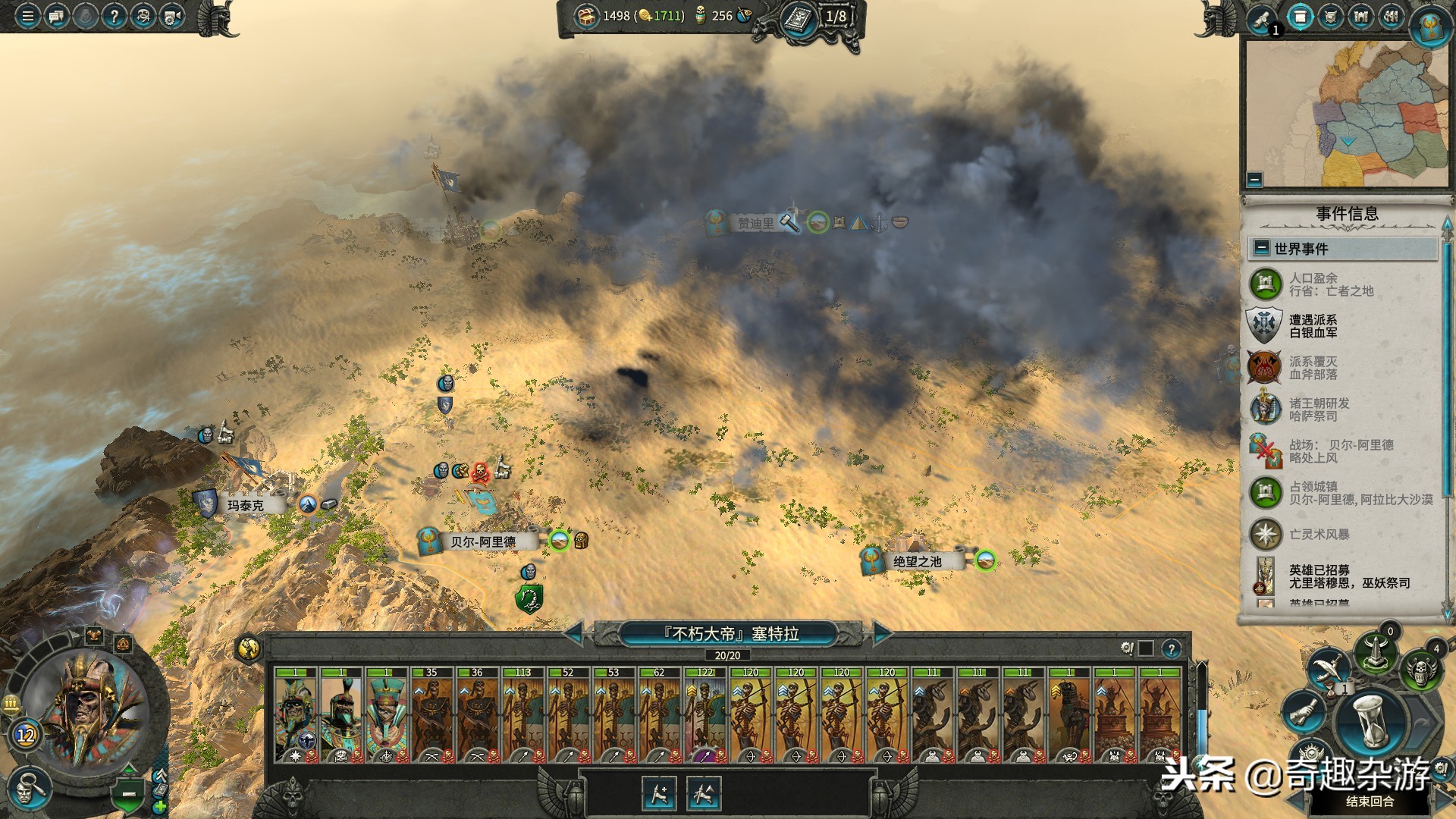Open the 亡灵术风暴 event entry
The width and height of the screenshot is (1456, 819).
pos(1319,534)
